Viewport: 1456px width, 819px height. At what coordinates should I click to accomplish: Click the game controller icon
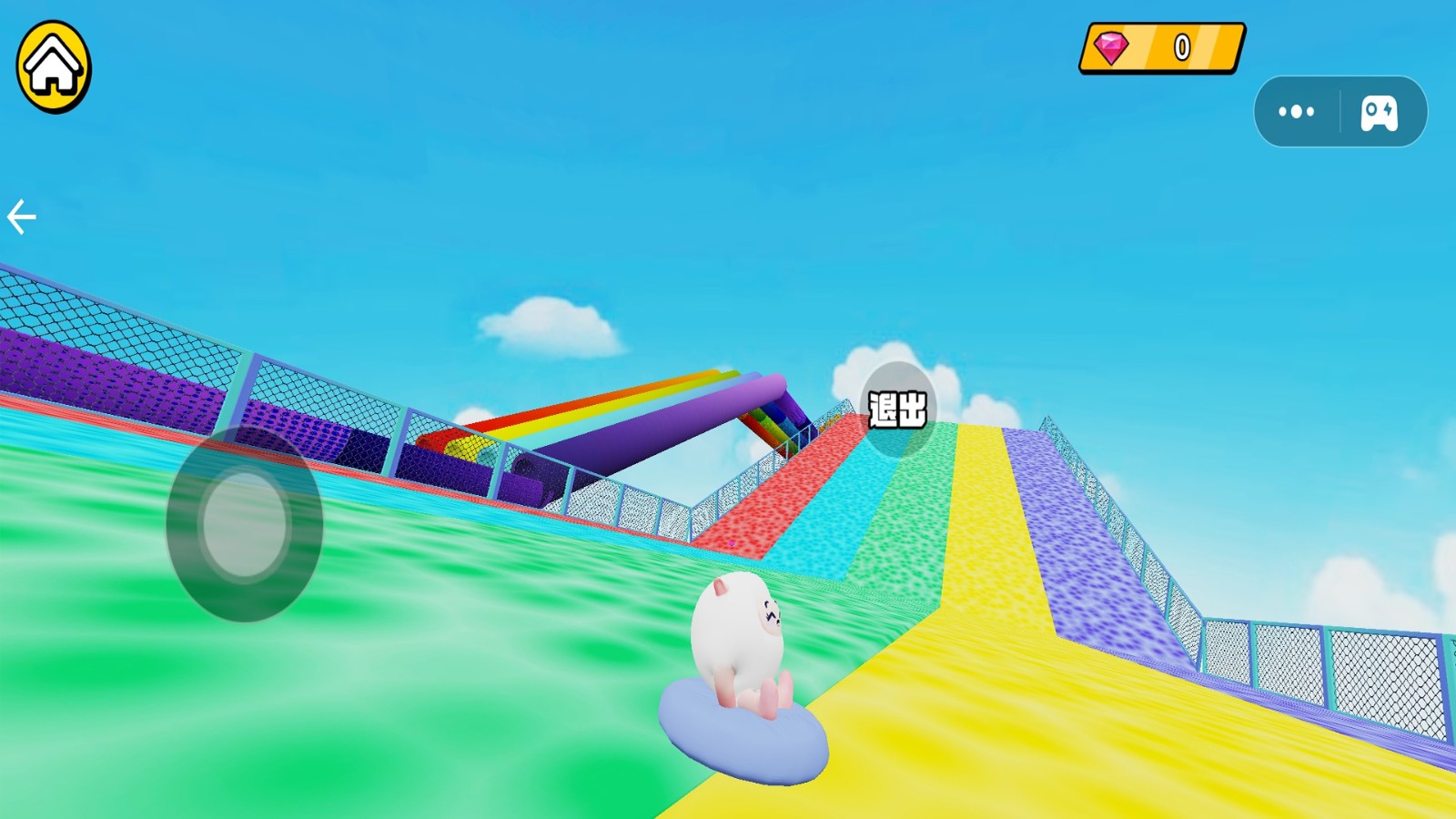coord(1379,113)
